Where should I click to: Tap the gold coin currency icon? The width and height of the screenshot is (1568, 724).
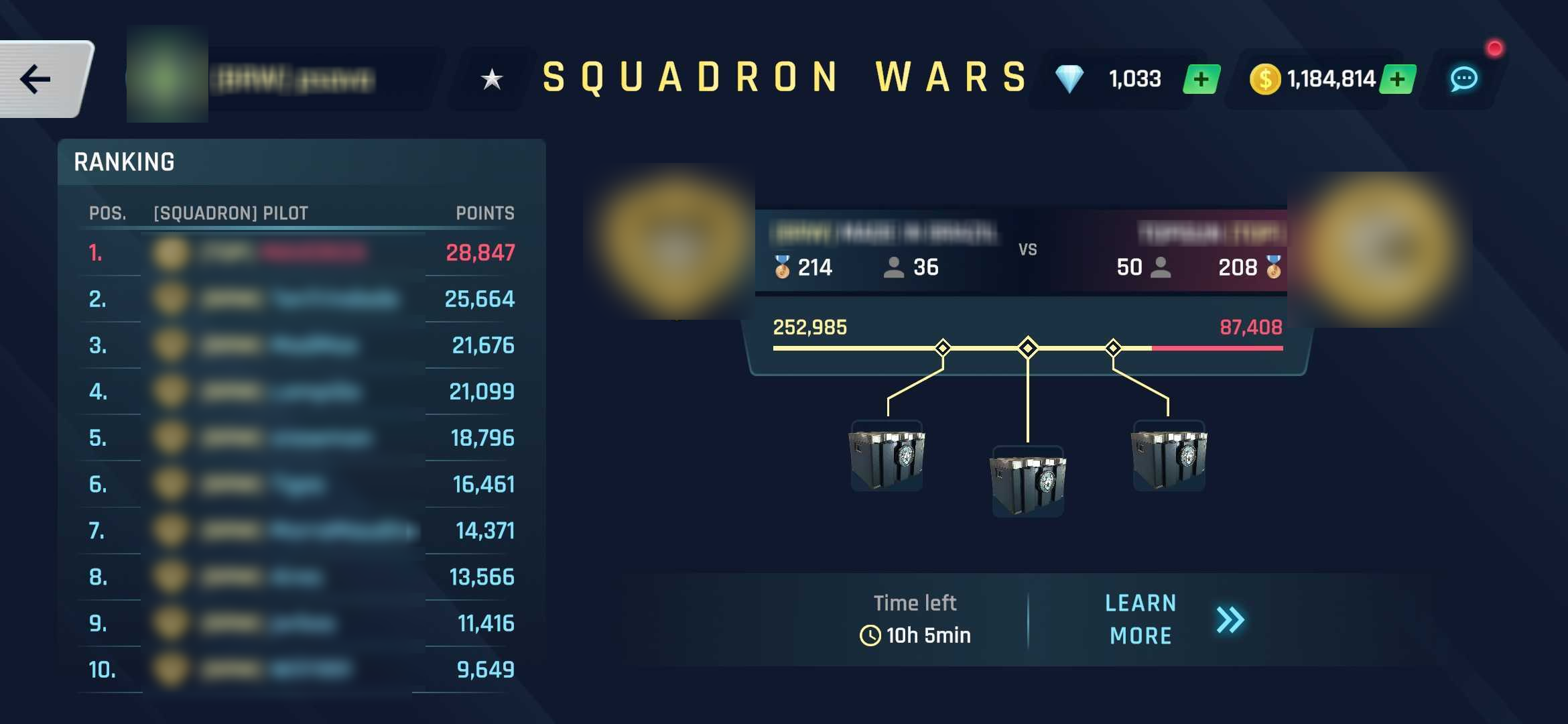click(1265, 78)
